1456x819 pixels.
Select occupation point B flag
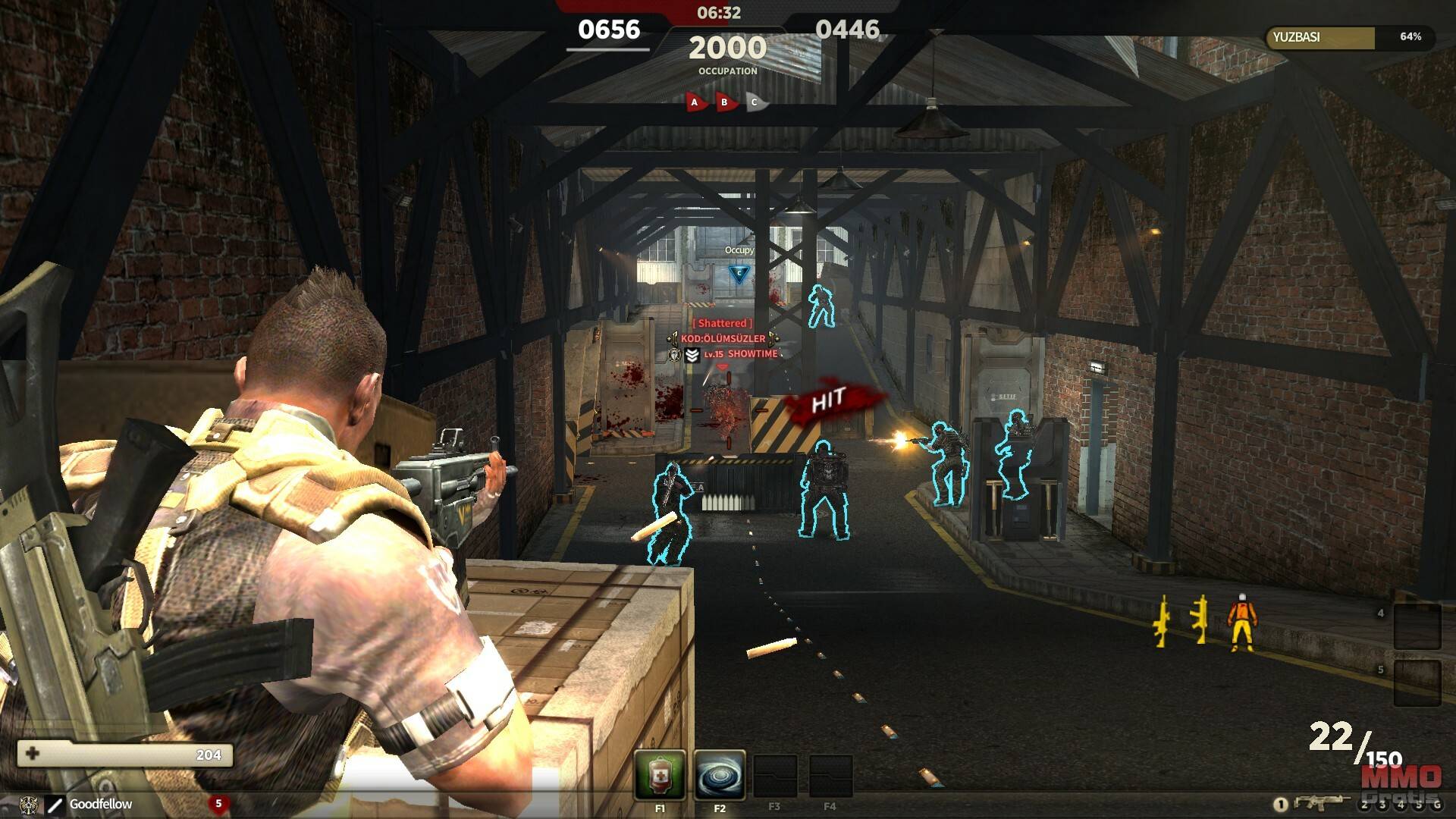pyautogui.click(x=725, y=102)
